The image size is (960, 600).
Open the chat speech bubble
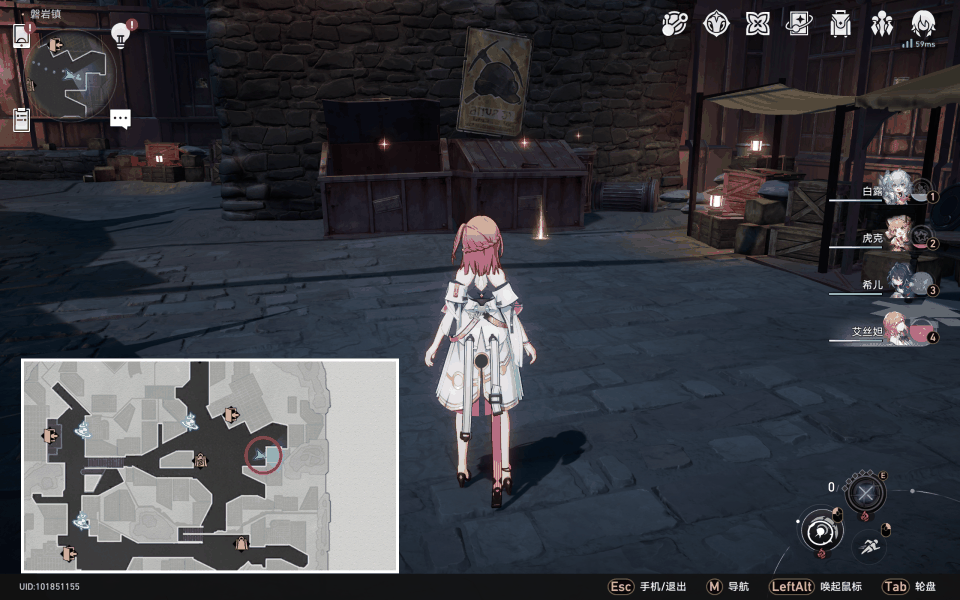[120, 118]
